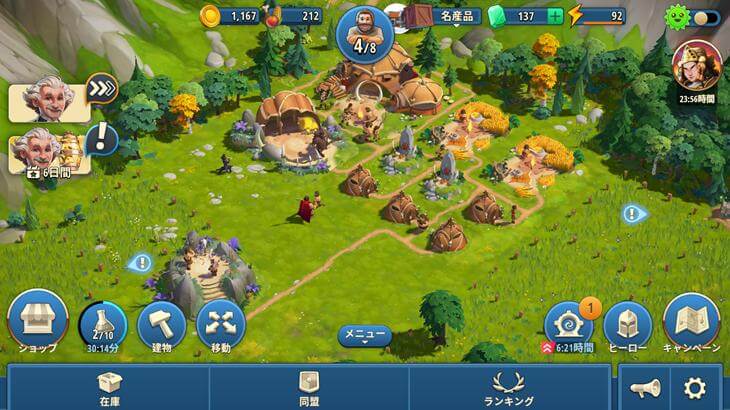Expand the メニュー dropdown button
The image size is (730, 410).
[364, 335]
